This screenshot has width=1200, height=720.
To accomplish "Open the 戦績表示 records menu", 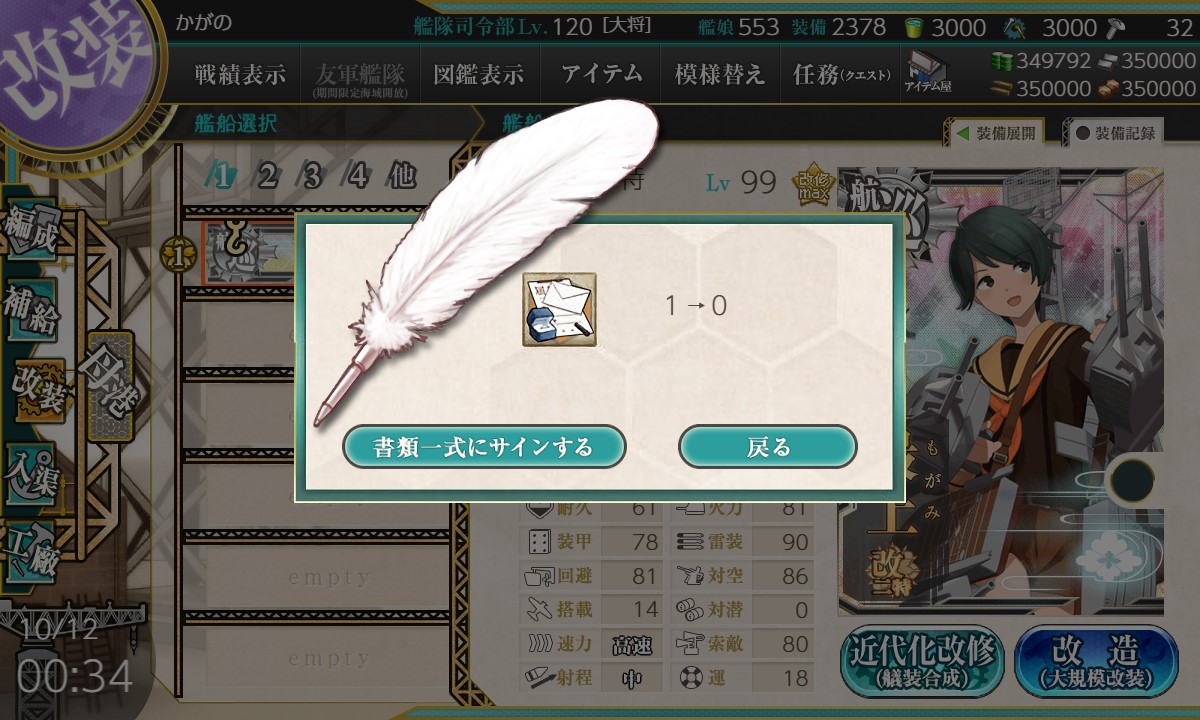I will (240, 74).
